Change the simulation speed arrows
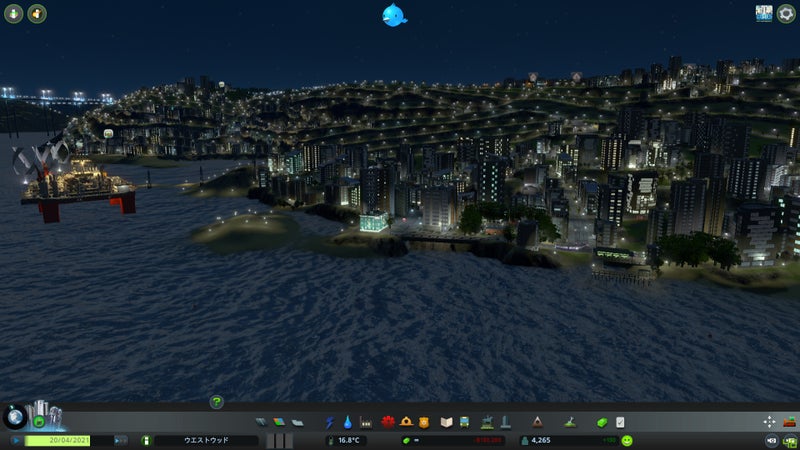 [120, 440]
